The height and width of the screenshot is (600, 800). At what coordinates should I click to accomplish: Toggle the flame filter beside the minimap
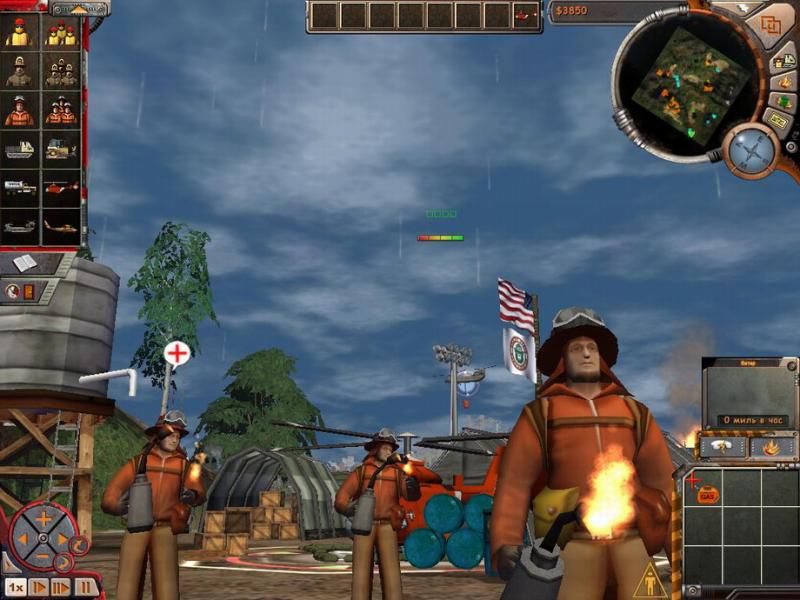783,81
